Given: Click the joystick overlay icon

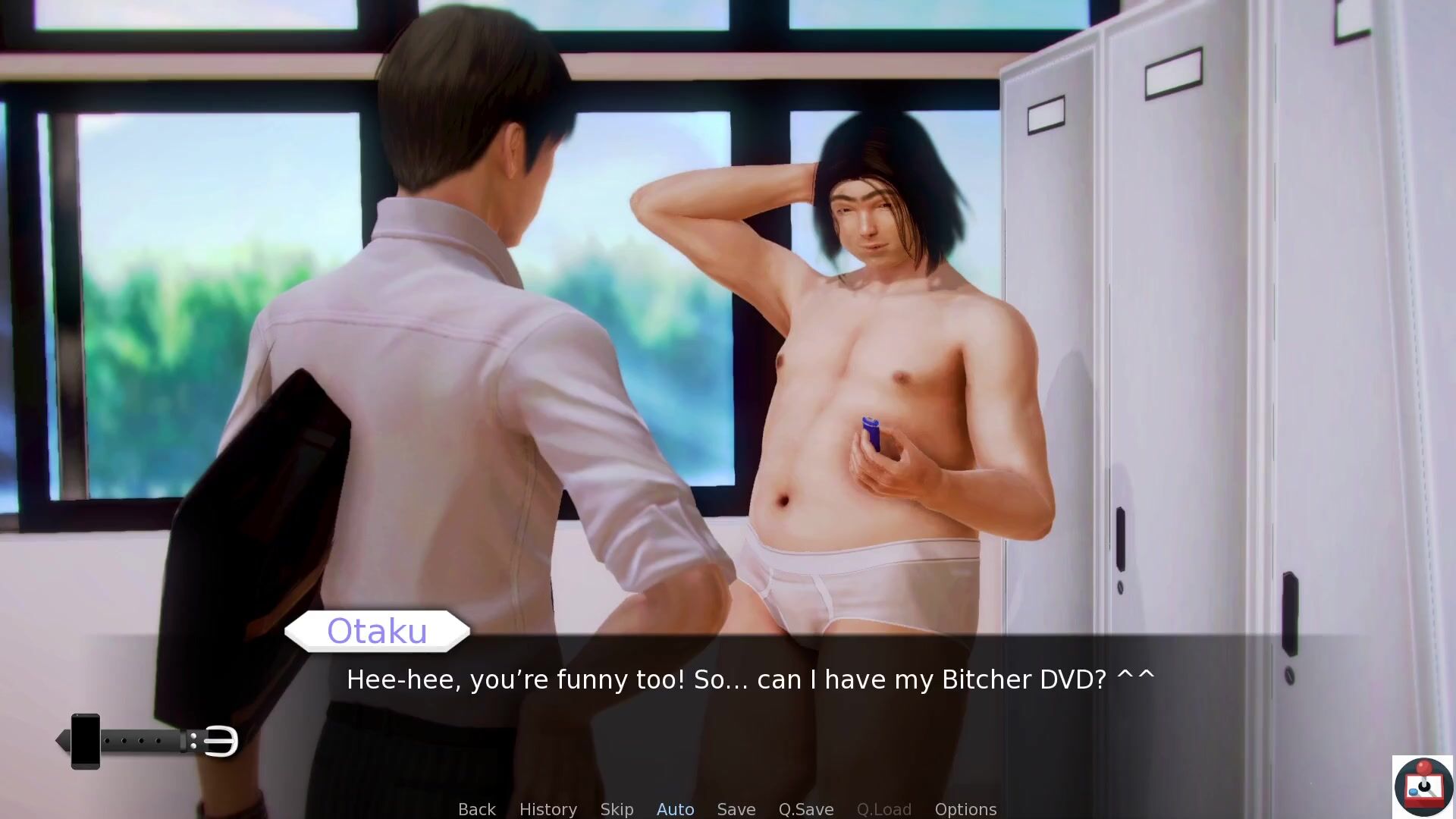Looking at the screenshot, I should coord(1423,787).
